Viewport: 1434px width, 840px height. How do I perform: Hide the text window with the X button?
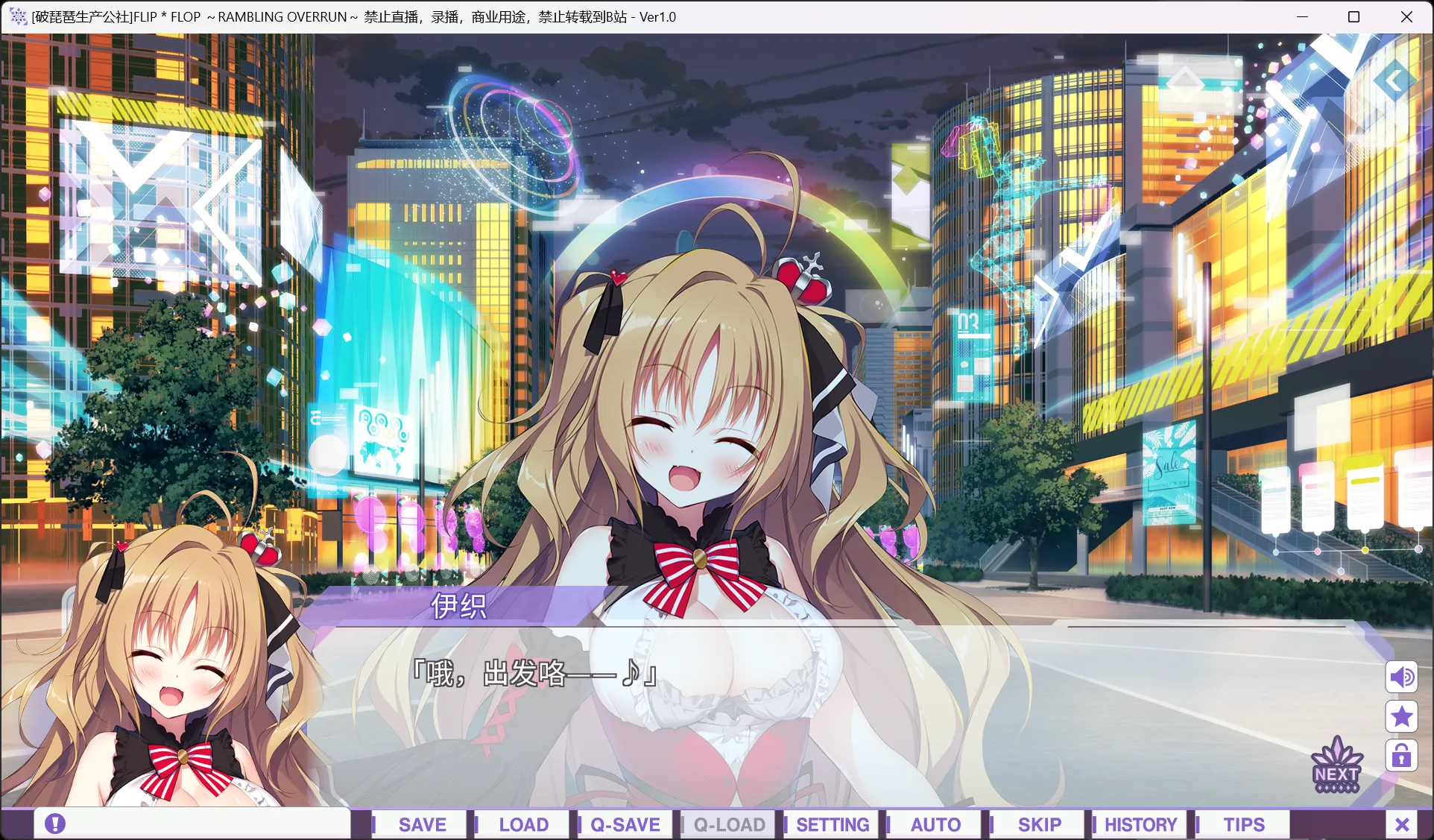click(1402, 824)
